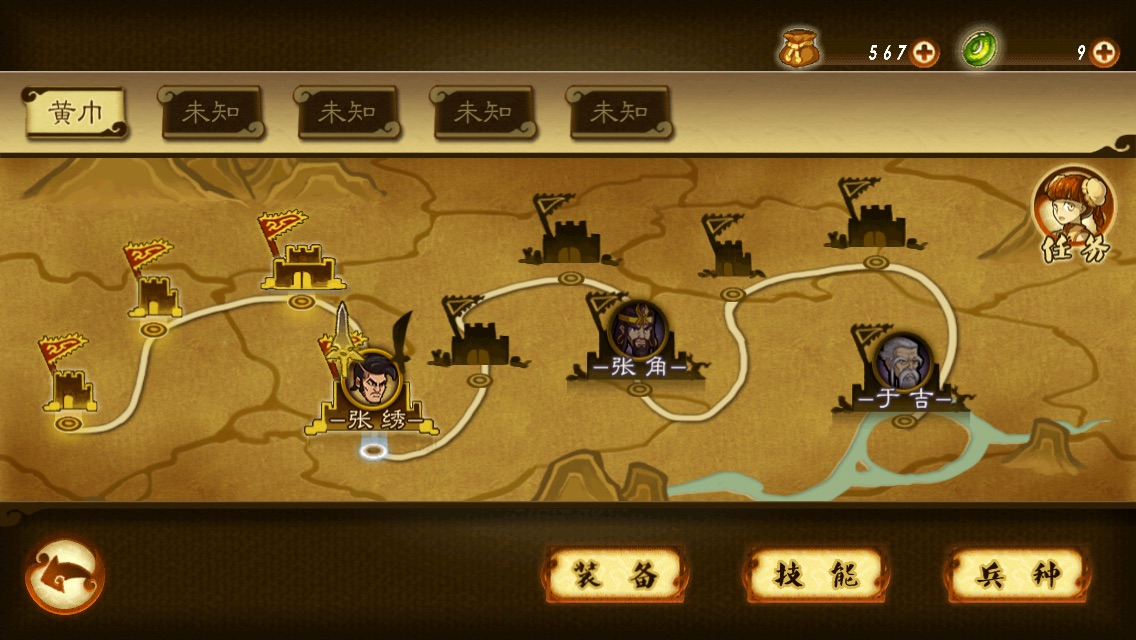
Task: Open the 任务 quest icon
Action: 1073,215
